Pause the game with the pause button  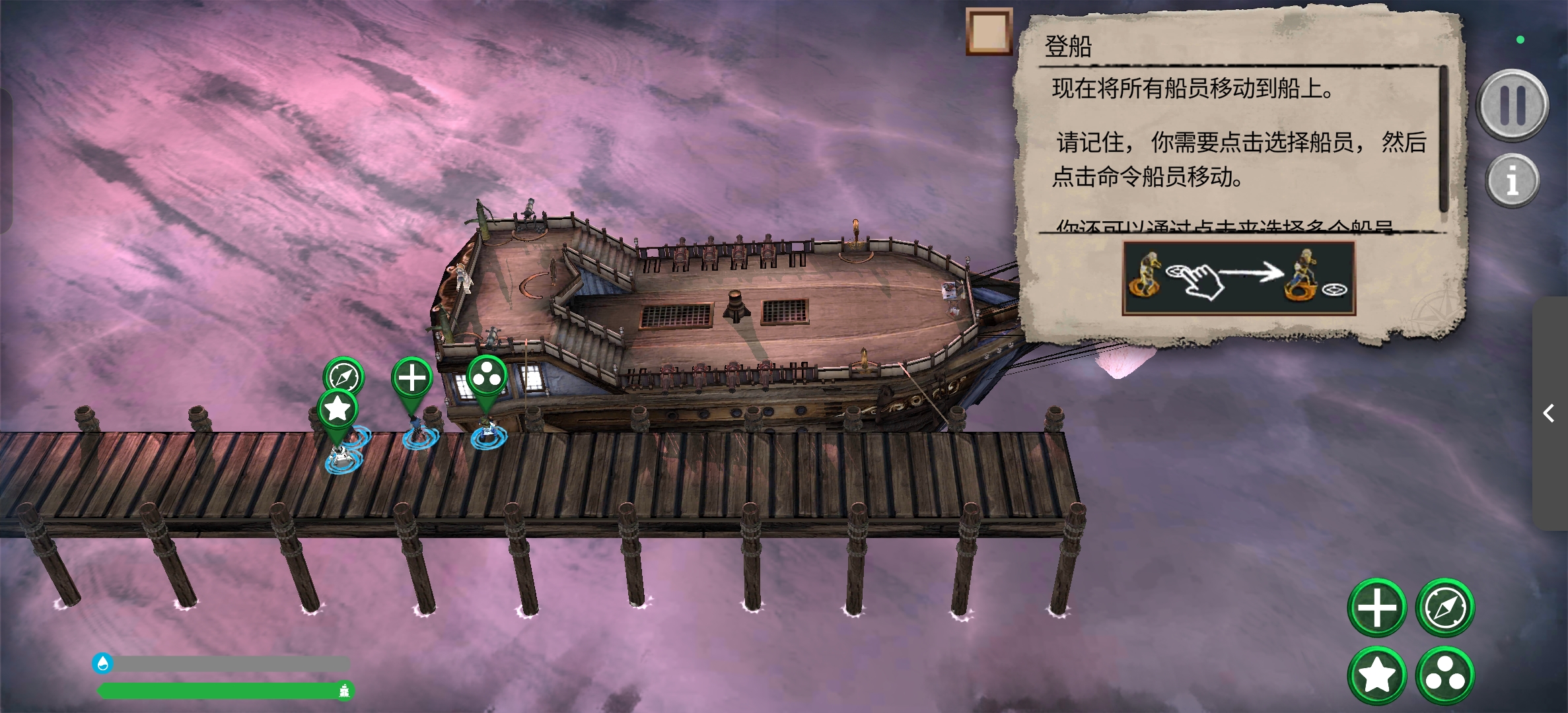pyautogui.click(x=1513, y=106)
